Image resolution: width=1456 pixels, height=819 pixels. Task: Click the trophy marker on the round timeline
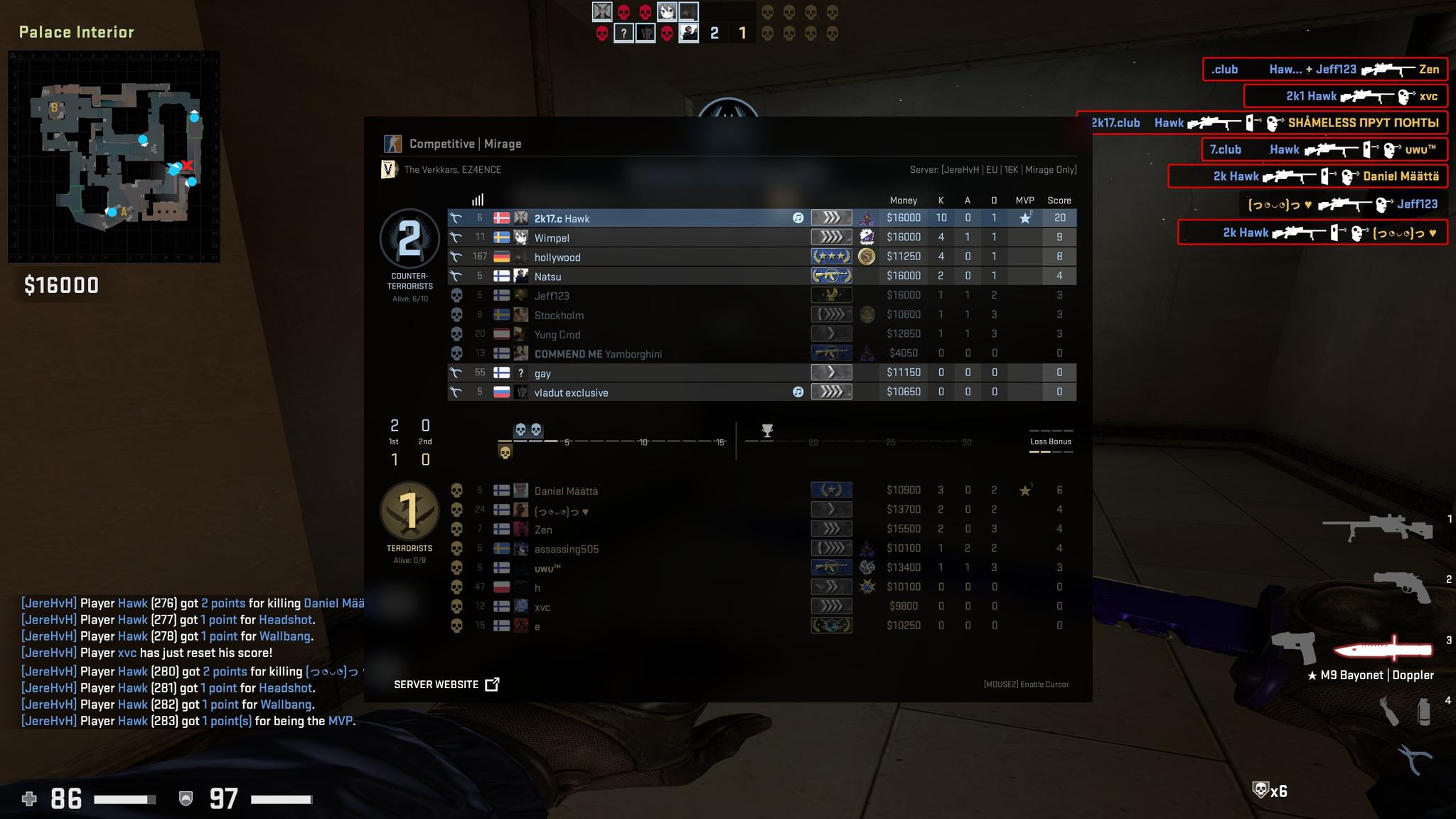[x=768, y=430]
